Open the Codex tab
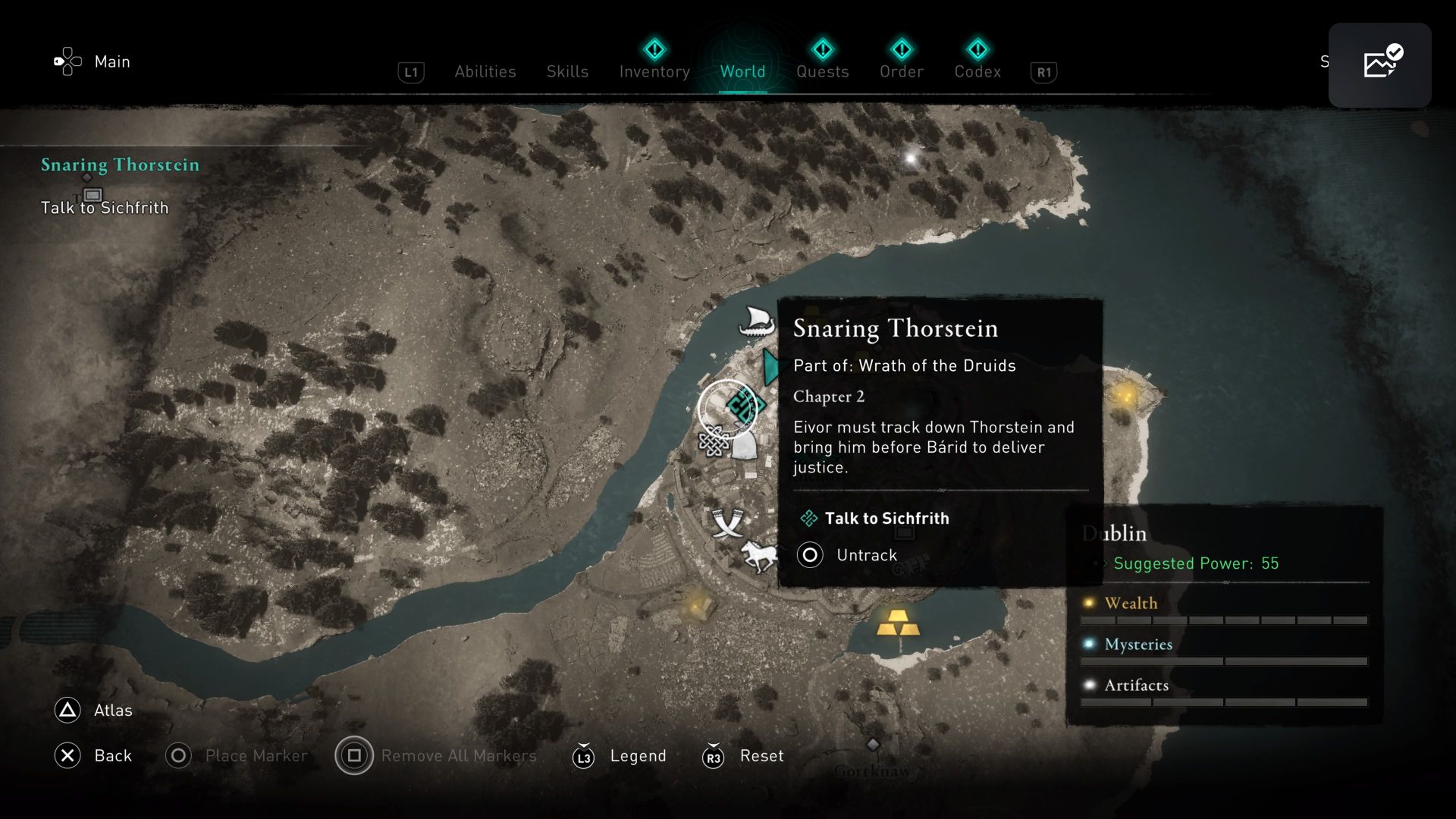Screen dimensions: 1456x819 pyautogui.click(x=977, y=71)
